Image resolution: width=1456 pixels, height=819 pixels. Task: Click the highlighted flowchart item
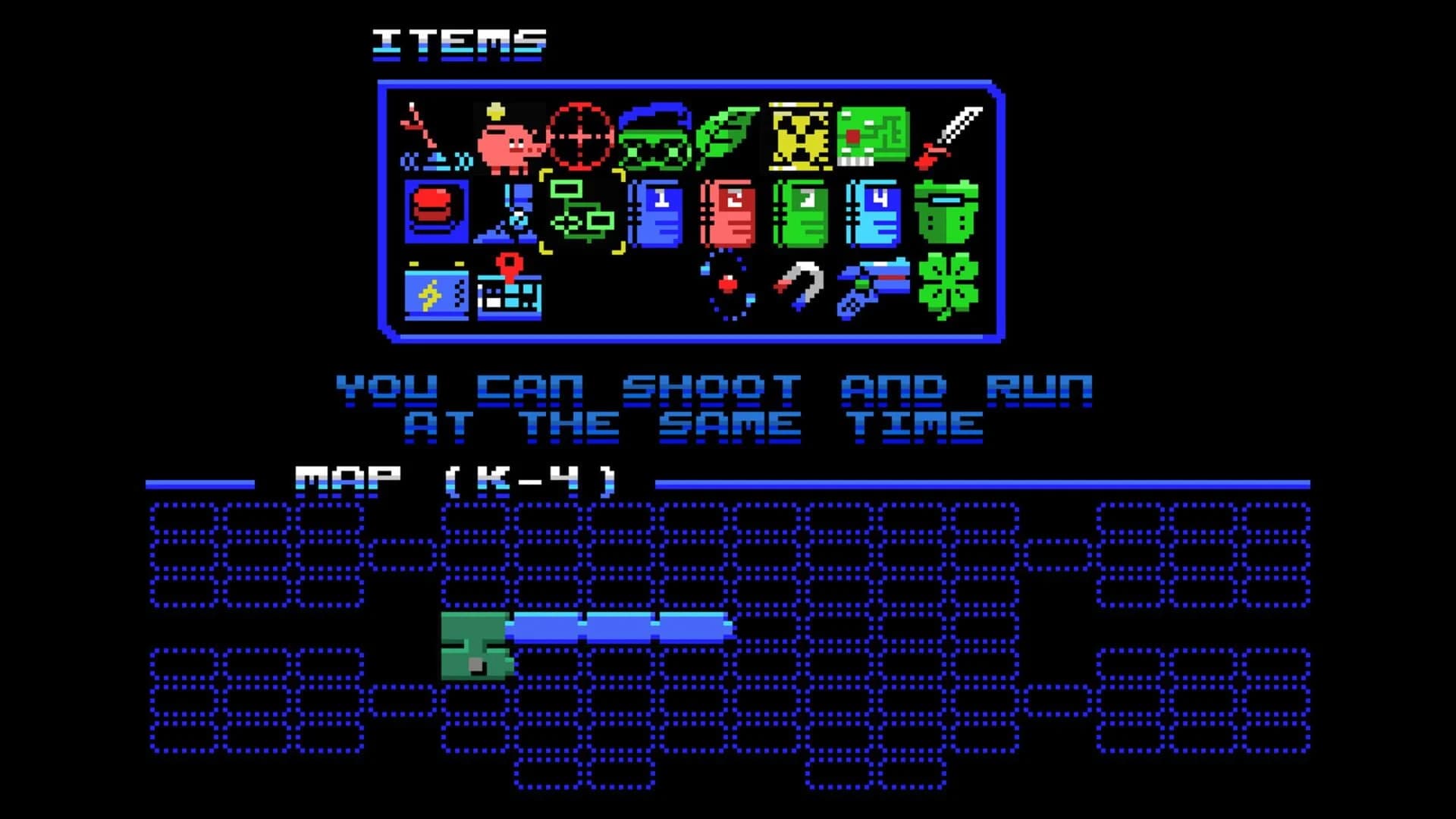click(584, 215)
